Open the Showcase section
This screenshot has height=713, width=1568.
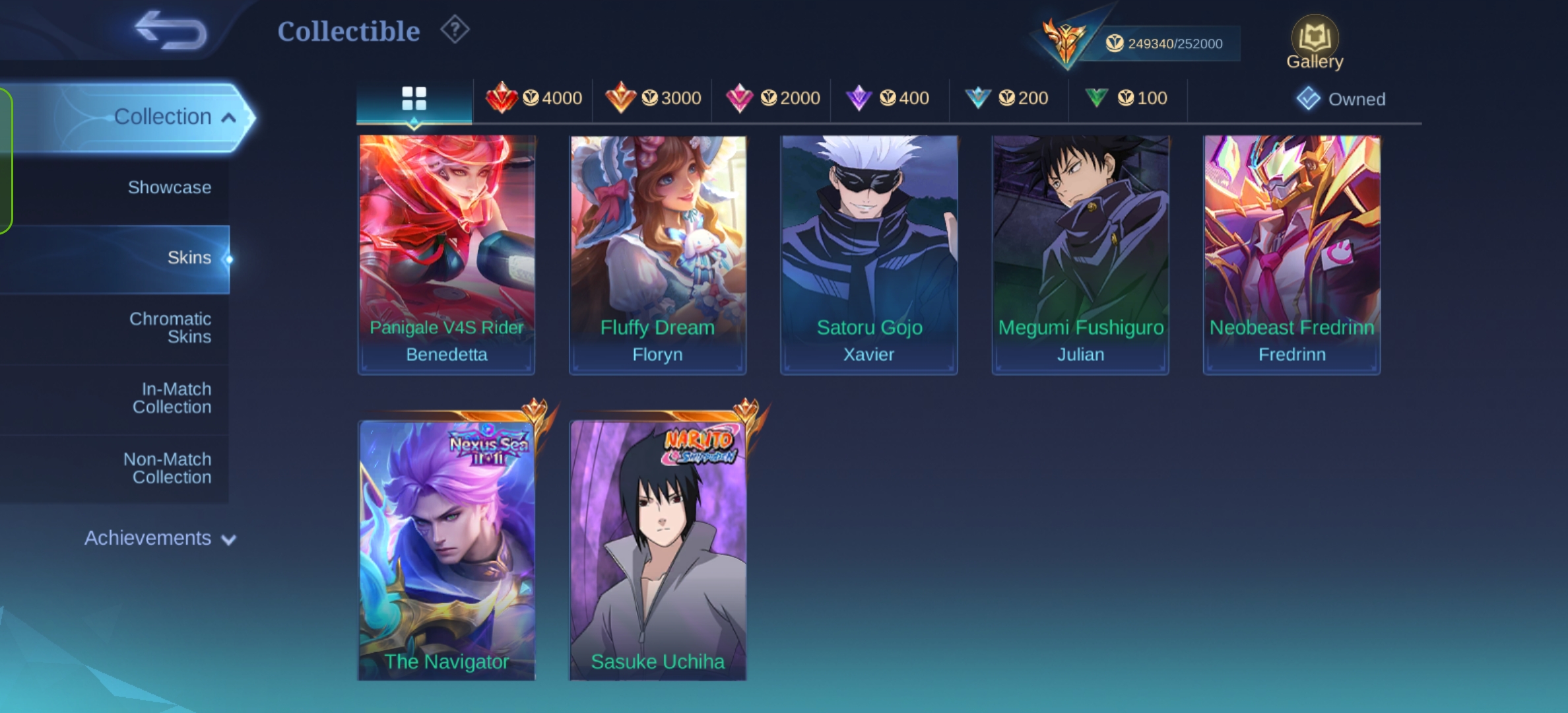tap(170, 187)
